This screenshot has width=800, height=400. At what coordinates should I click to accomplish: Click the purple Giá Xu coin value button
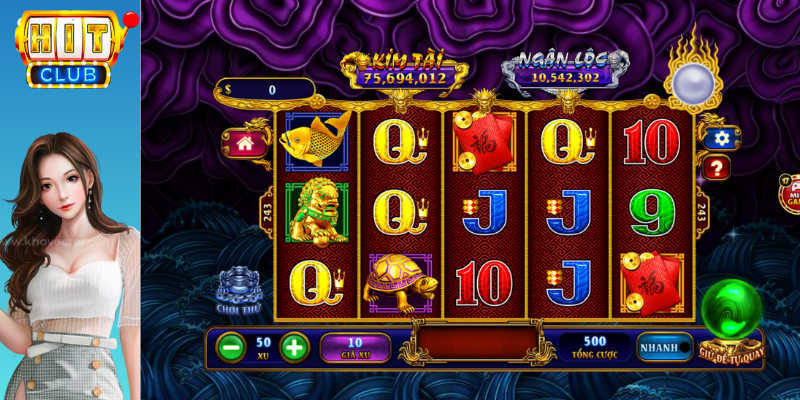click(x=355, y=347)
